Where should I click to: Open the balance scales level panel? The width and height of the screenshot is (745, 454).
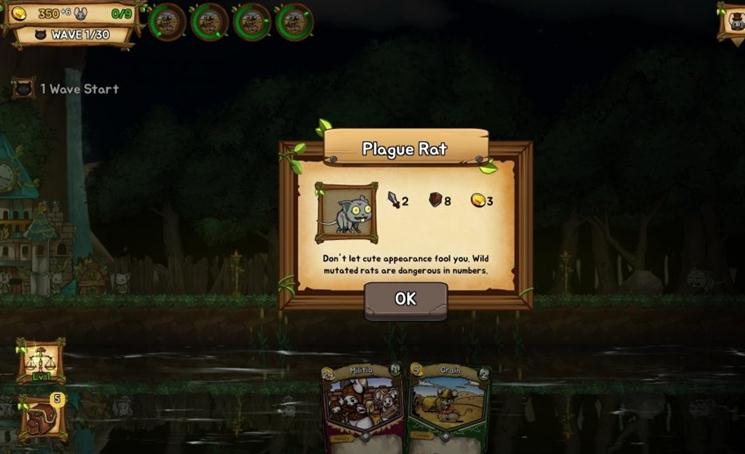(x=40, y=361)
